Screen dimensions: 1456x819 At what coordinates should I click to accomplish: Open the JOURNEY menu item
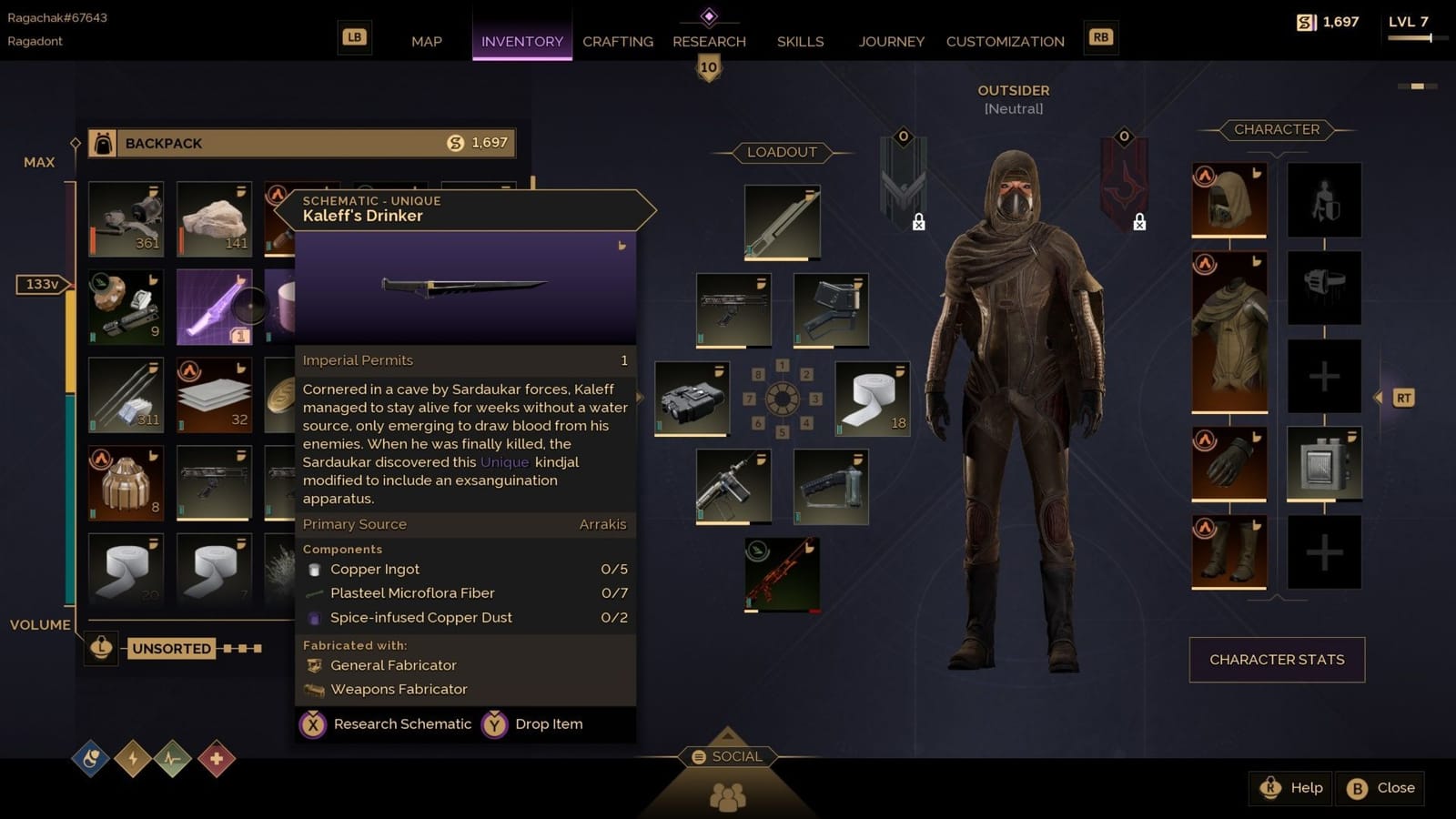[891, 41]
